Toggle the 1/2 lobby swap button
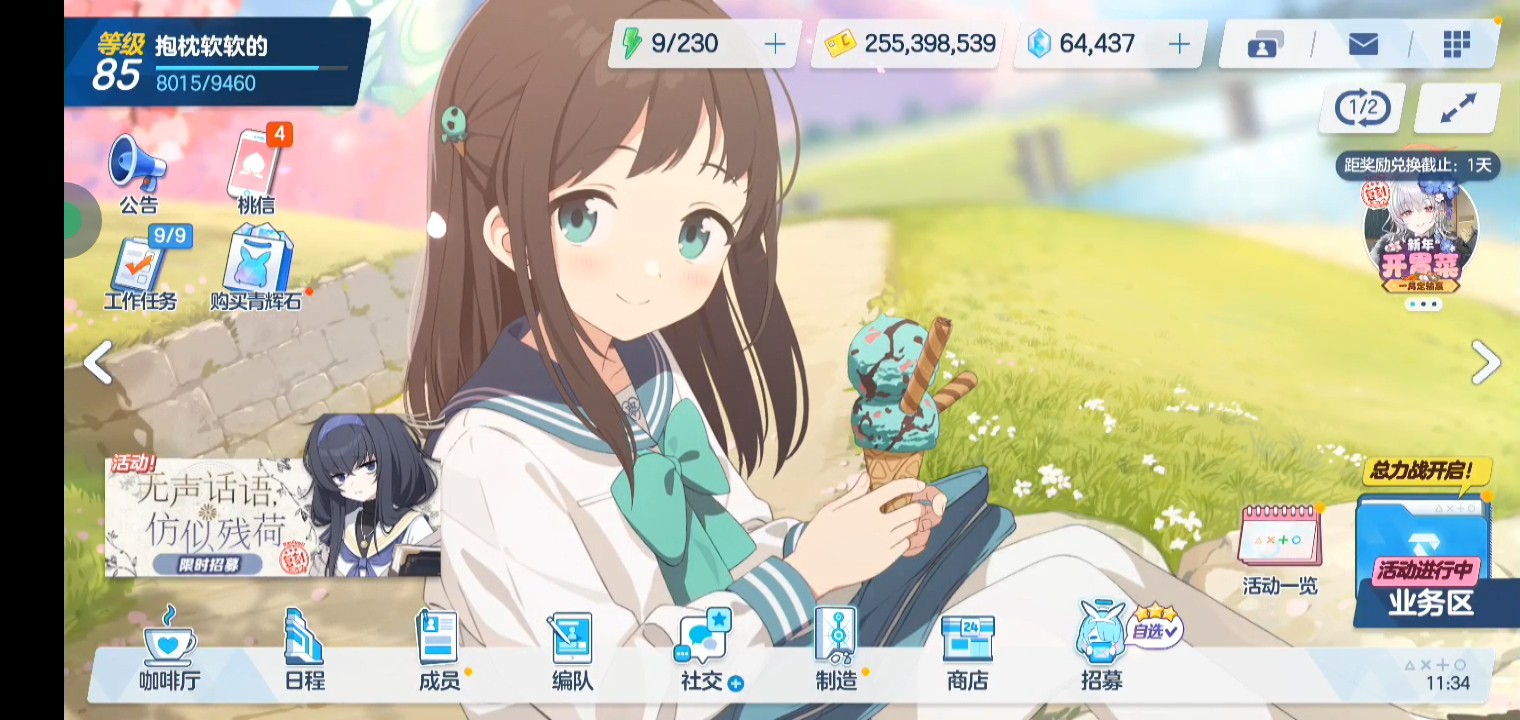The image size is (1520, 720). coord(1363,107)
